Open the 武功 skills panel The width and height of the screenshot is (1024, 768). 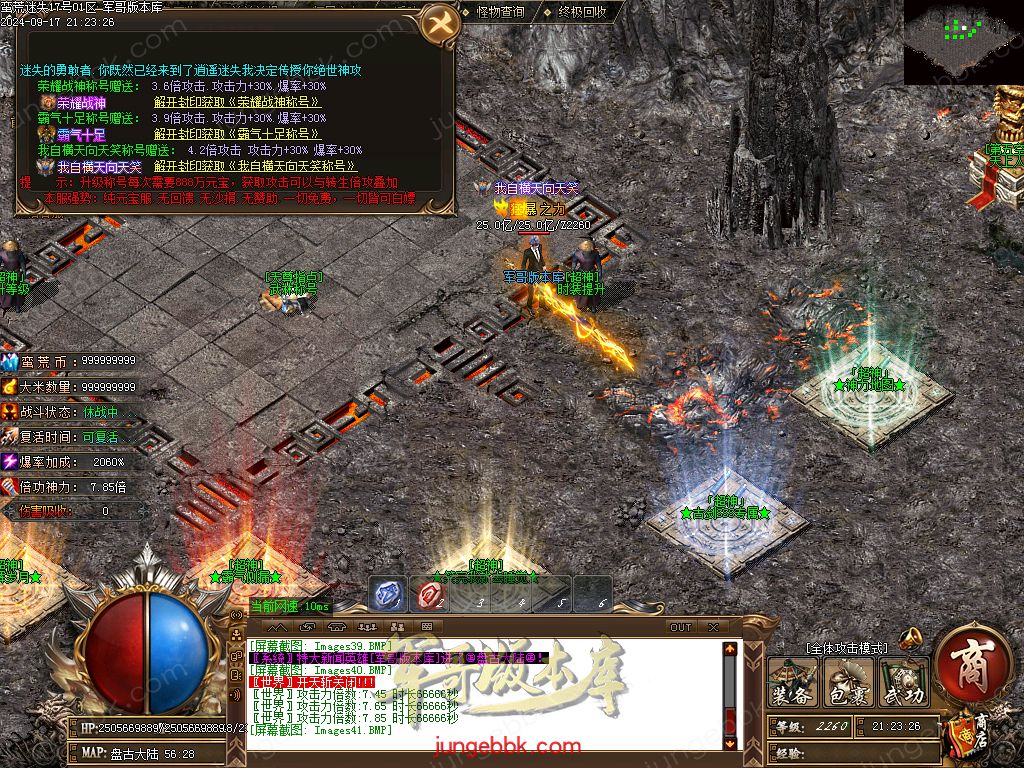[901, 684]
